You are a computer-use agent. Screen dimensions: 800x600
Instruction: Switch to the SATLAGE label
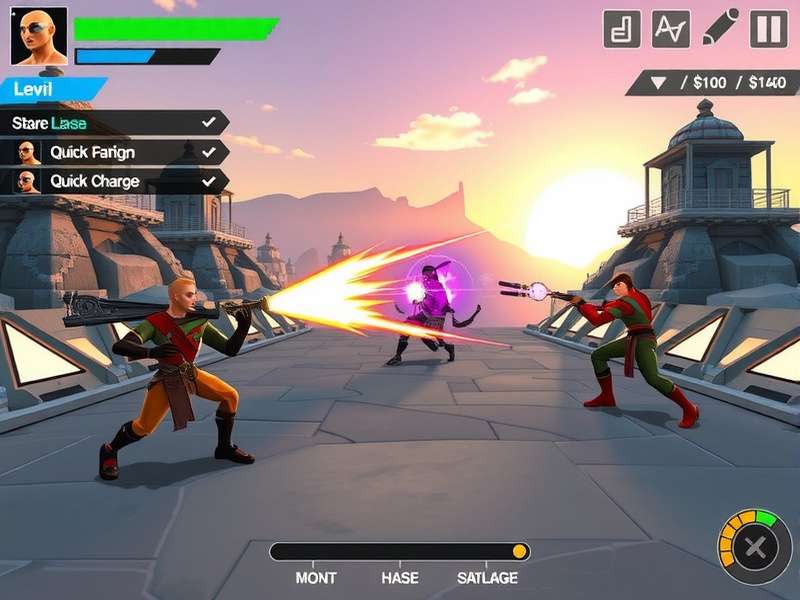pyautogui.click(x=487, y=578)
